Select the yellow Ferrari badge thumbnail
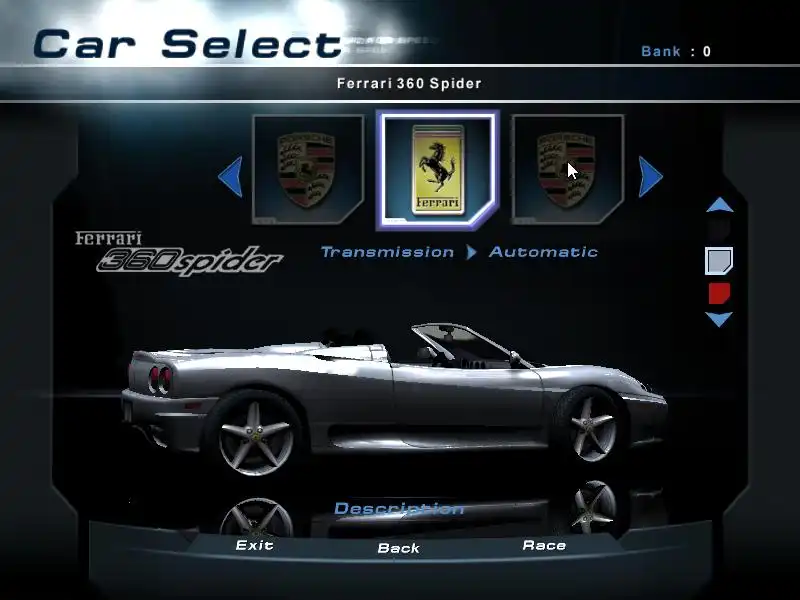The image size is (800, 600). [437, 170]
